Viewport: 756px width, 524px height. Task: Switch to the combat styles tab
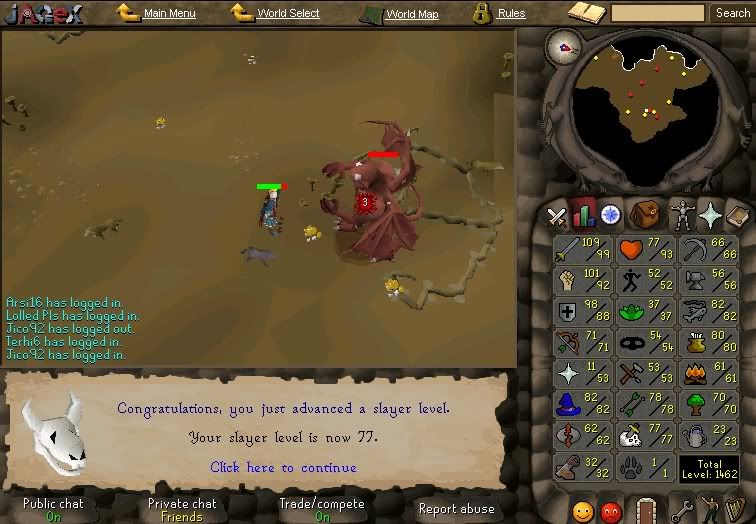pyautogui.click(x=556, y=214)
